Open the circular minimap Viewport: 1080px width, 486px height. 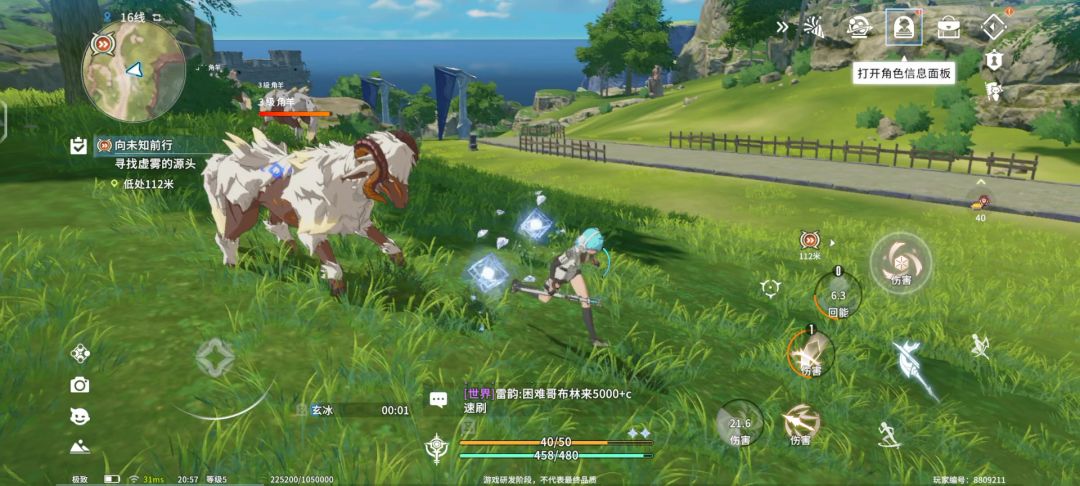(133, 71)
